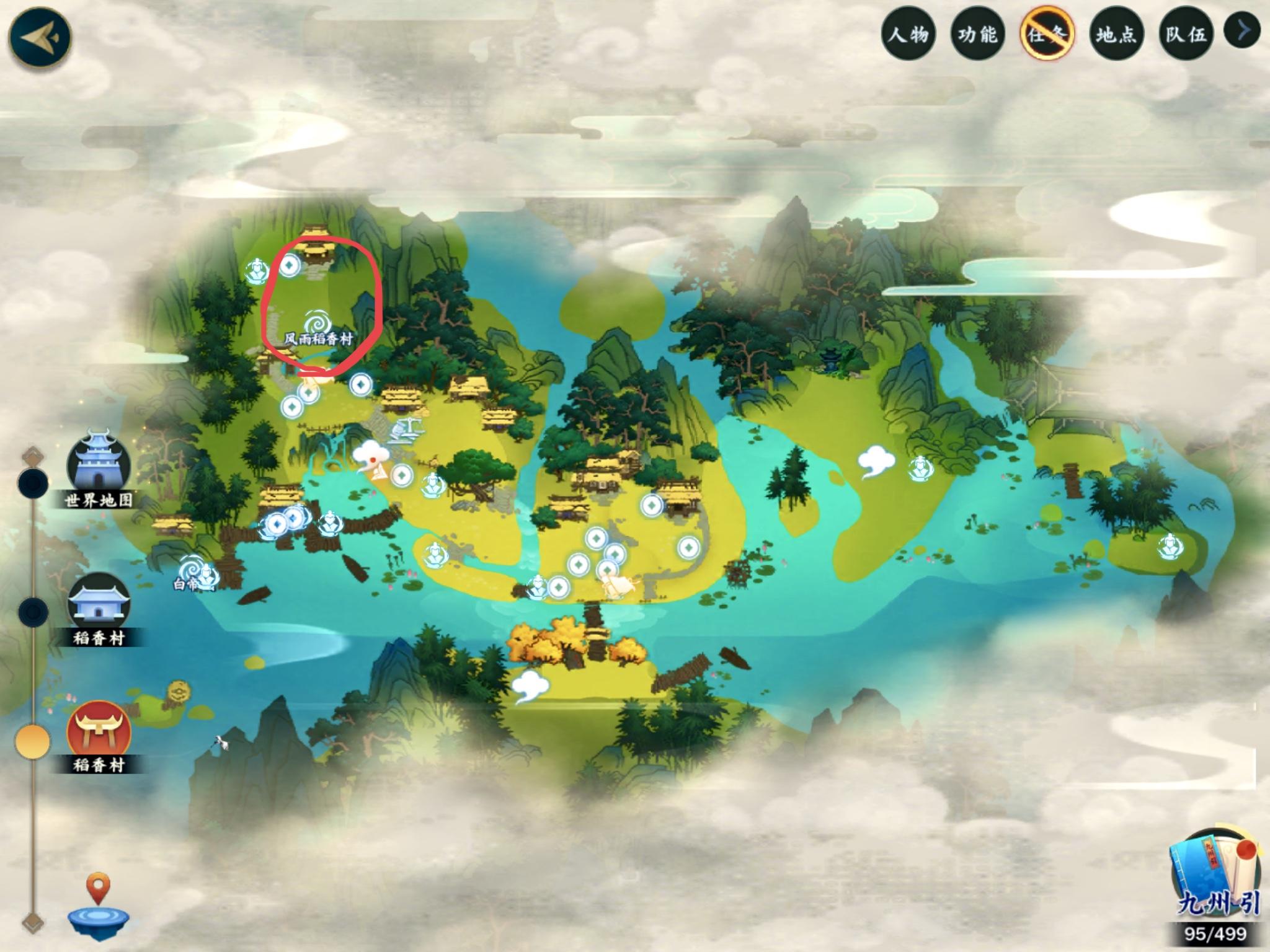The width and height of the screenshot is (1270, 952).
Task: Toggle the 人物 map filter
Action: pos(908,34)
